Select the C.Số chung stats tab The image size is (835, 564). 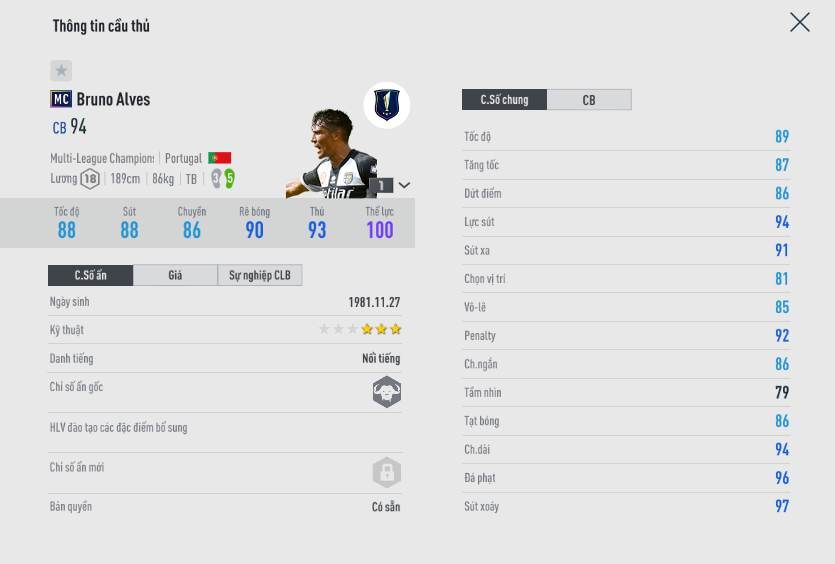(x=504, y=100)
